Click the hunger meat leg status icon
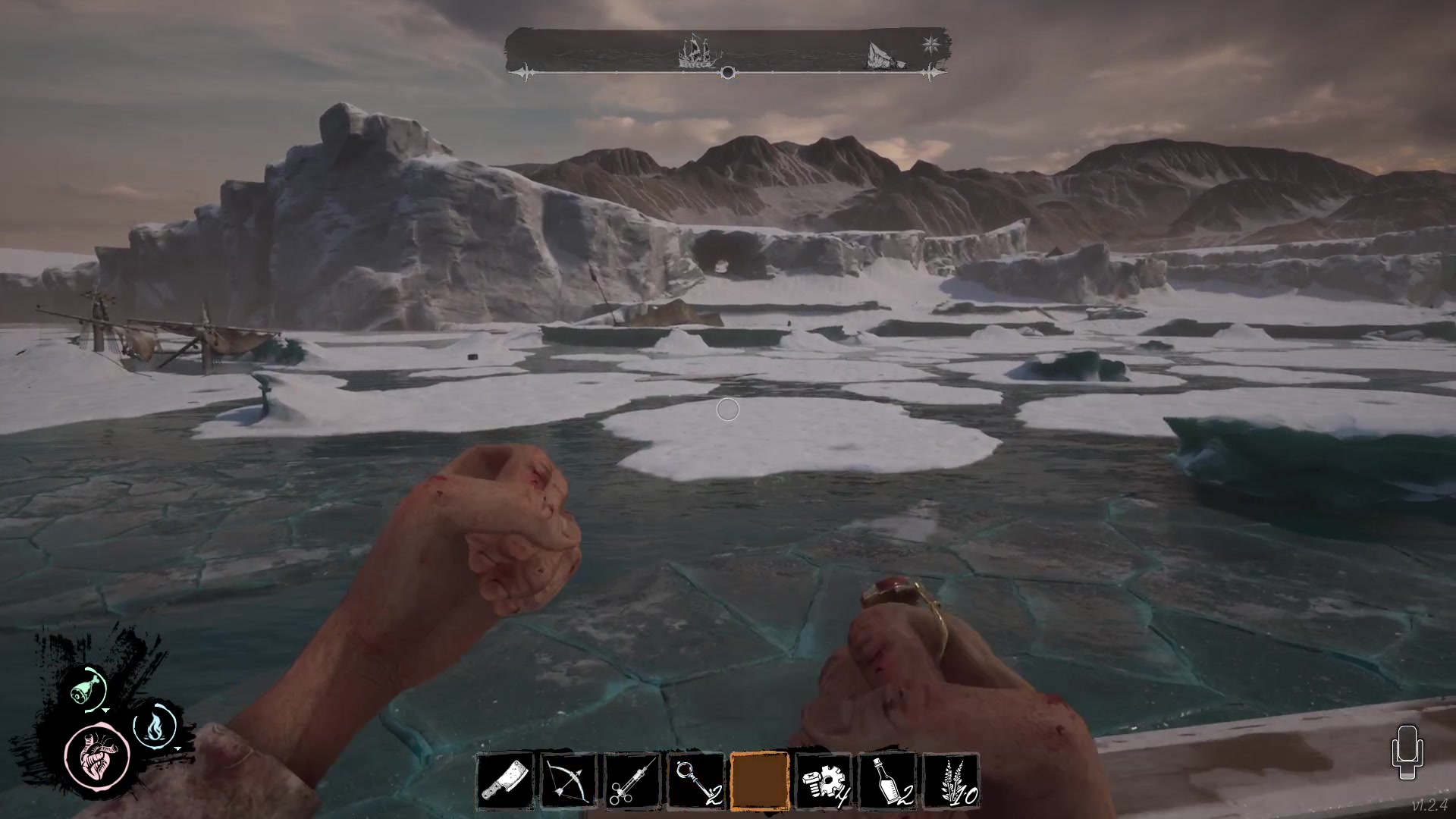The image size is (1456, 819). tap(85, 688)
